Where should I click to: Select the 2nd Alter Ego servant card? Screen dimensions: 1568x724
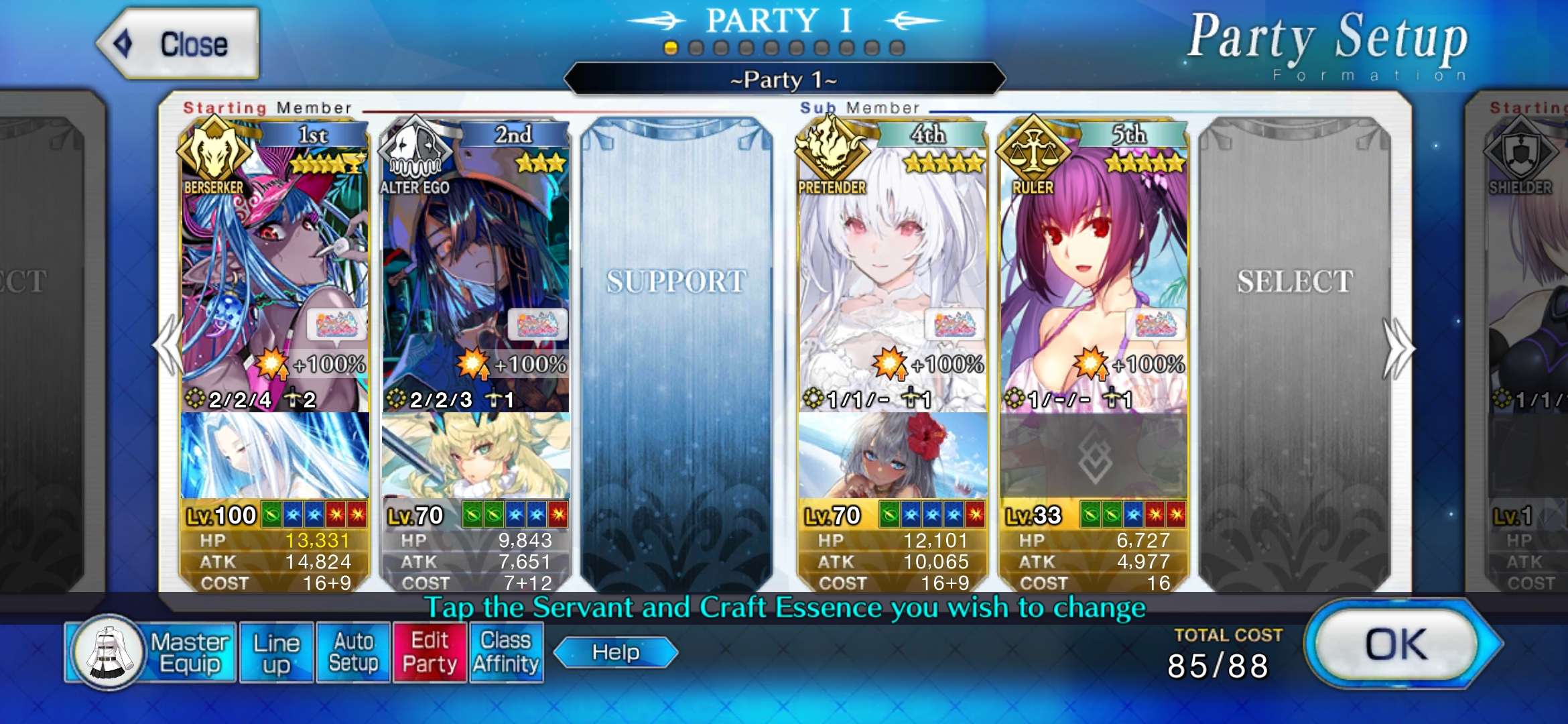point(476,268)
